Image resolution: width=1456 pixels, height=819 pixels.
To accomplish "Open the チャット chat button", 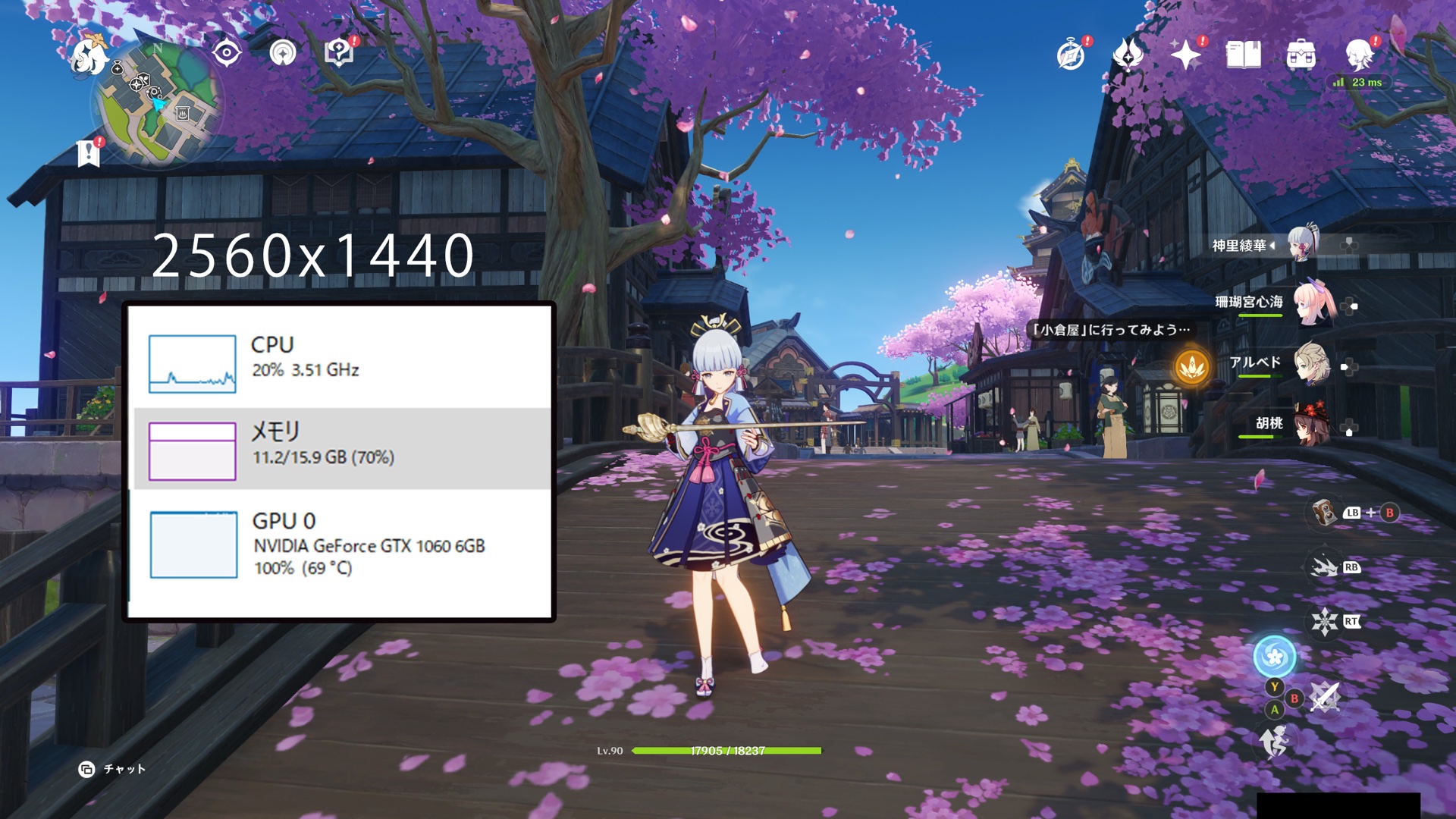I will click(x=112, y=769).
